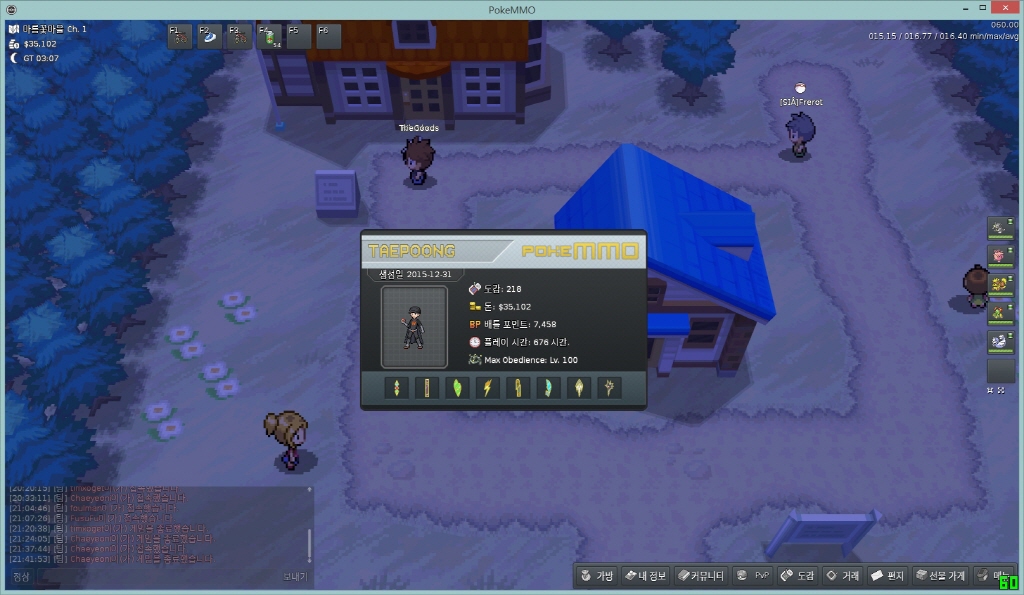Click the green leaf badge on trainer card
The height and width of the screenshot is (595, 1024).
[457, 388]
